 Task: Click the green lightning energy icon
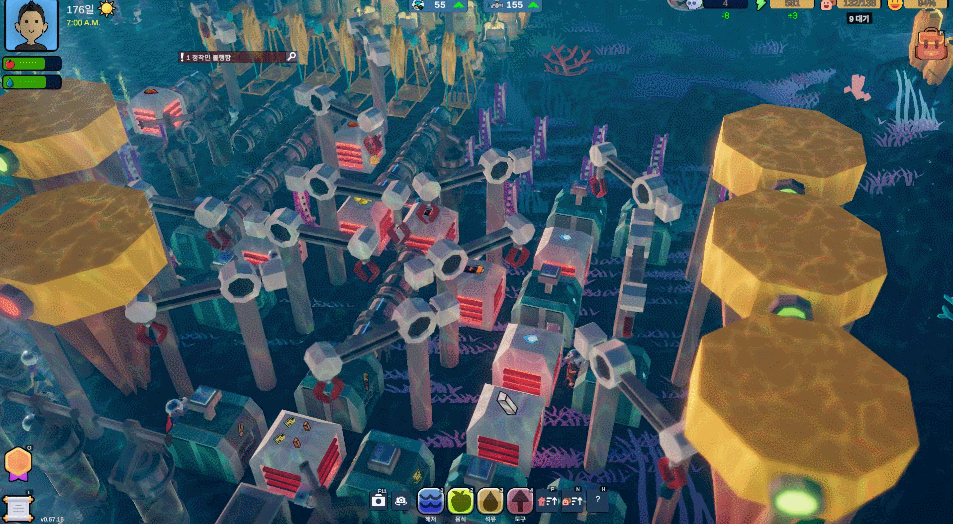[760, 4]
